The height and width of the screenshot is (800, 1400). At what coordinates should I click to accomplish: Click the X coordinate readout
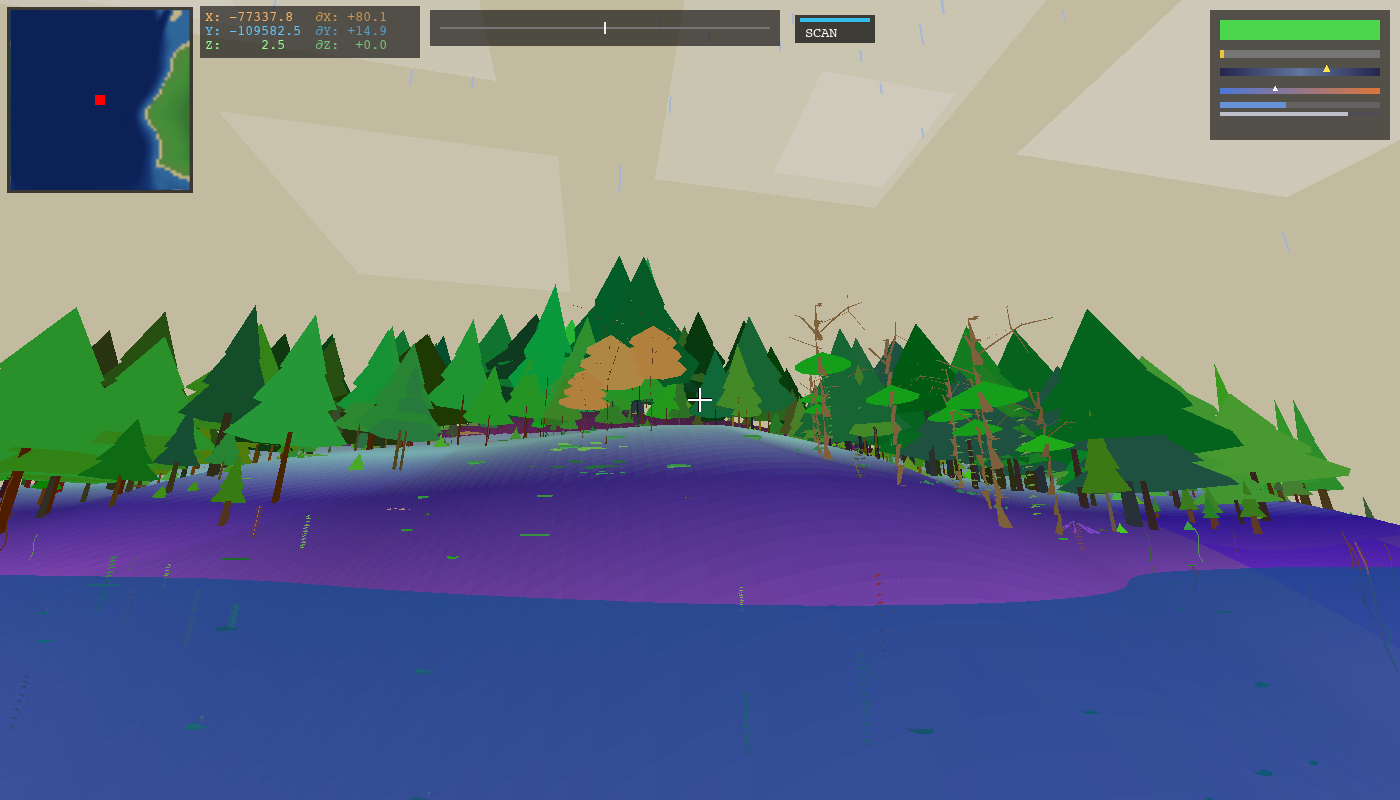(x=249, y=16)
